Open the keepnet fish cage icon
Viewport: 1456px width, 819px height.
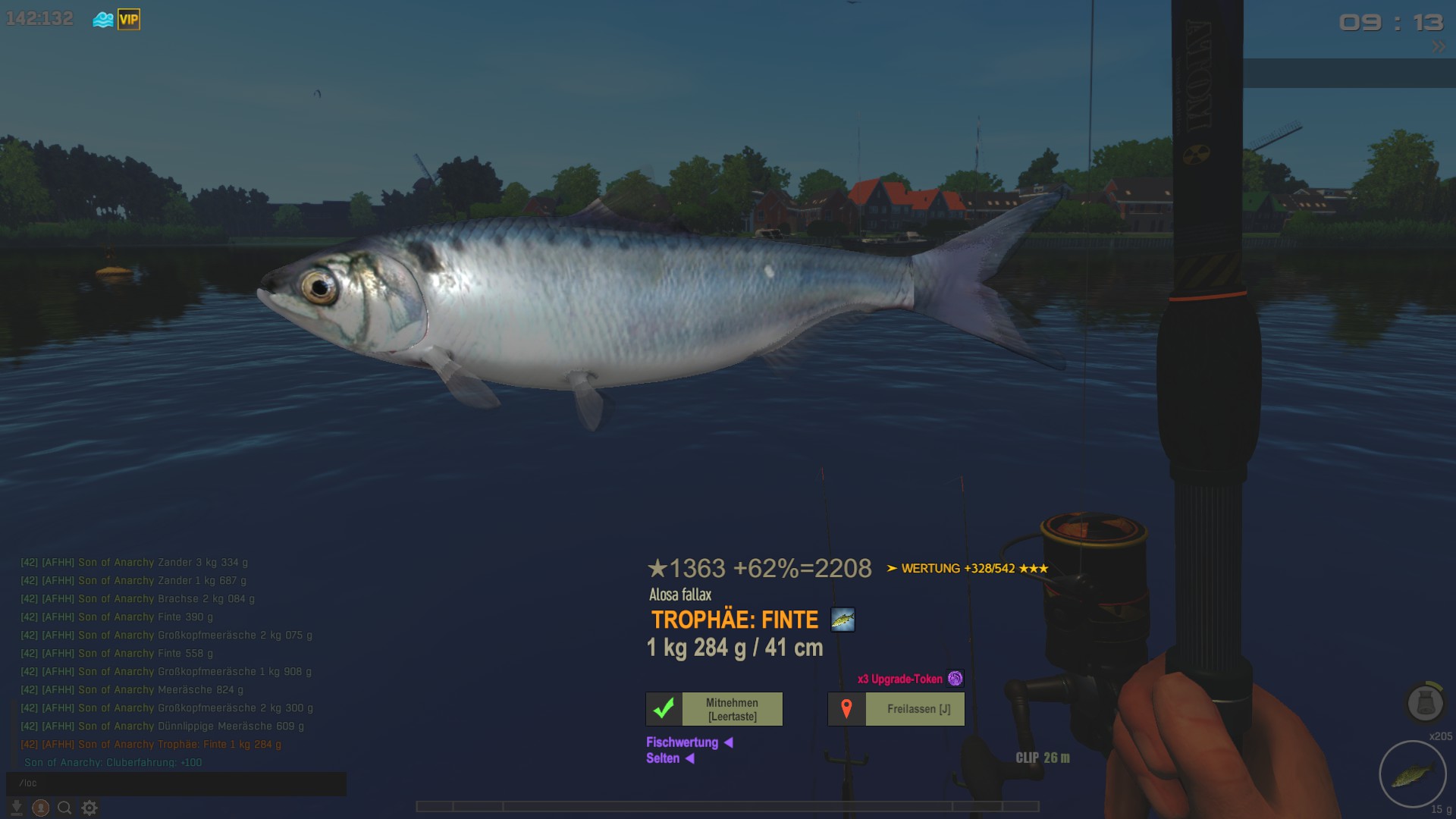[x=1425, y=702]
